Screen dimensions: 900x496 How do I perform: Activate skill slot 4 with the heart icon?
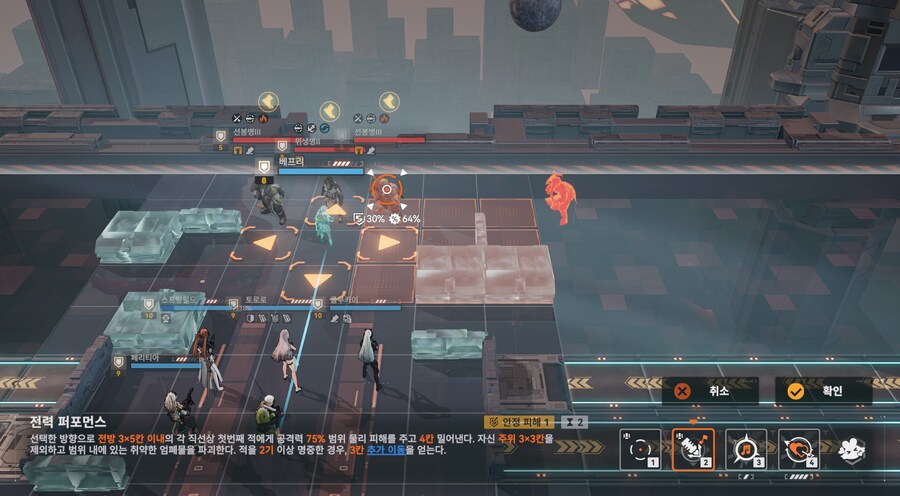799,450
